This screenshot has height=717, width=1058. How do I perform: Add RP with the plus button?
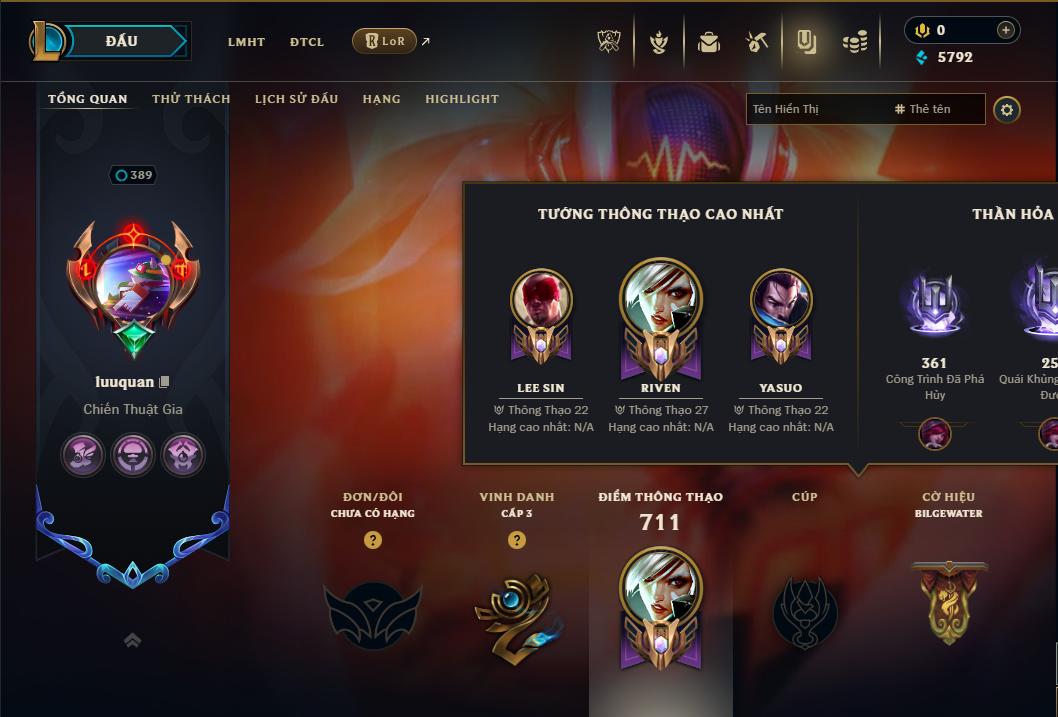click(x=1005, y=30)
